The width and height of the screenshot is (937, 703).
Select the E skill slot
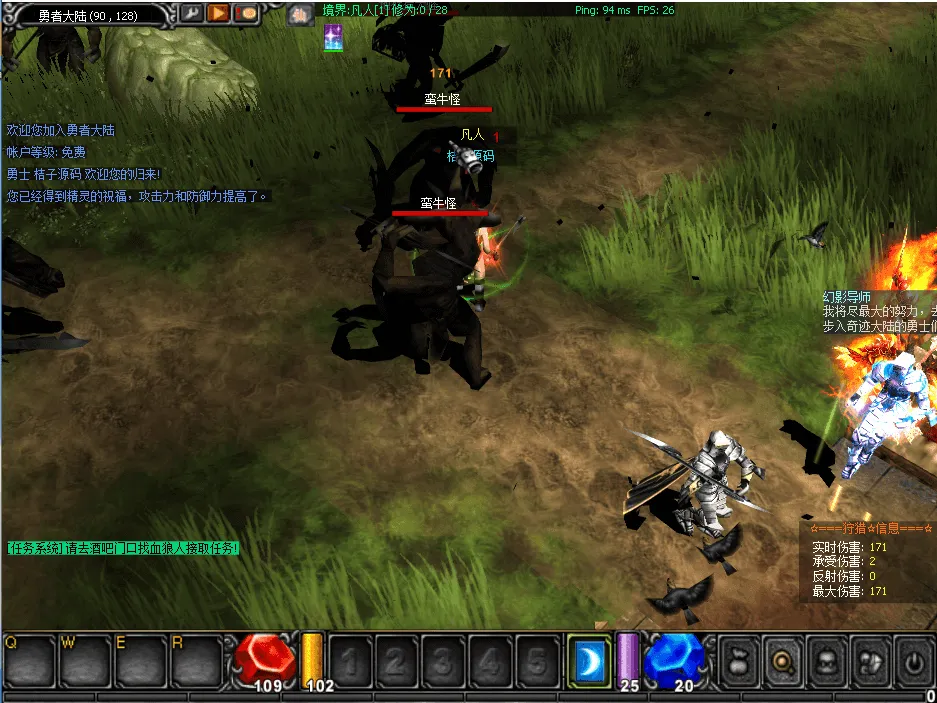pos(140,660)
